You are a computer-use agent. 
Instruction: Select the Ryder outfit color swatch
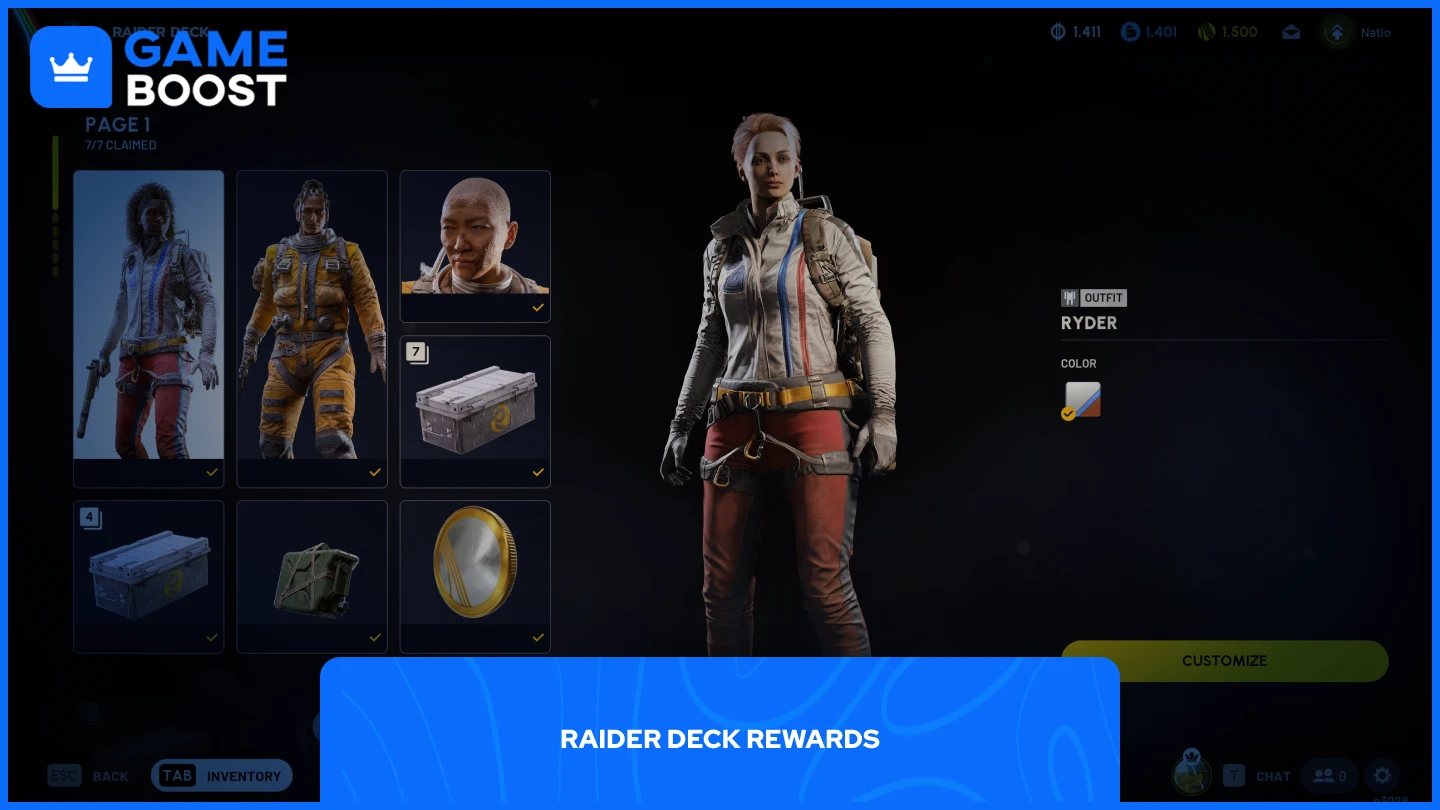(1081, 399)
